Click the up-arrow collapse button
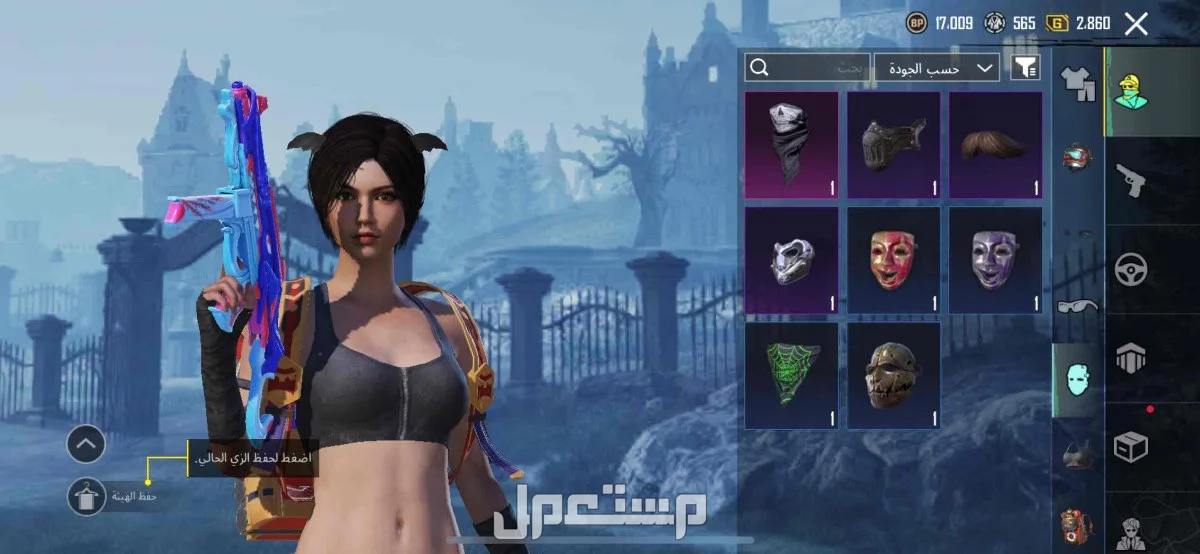 86,443
